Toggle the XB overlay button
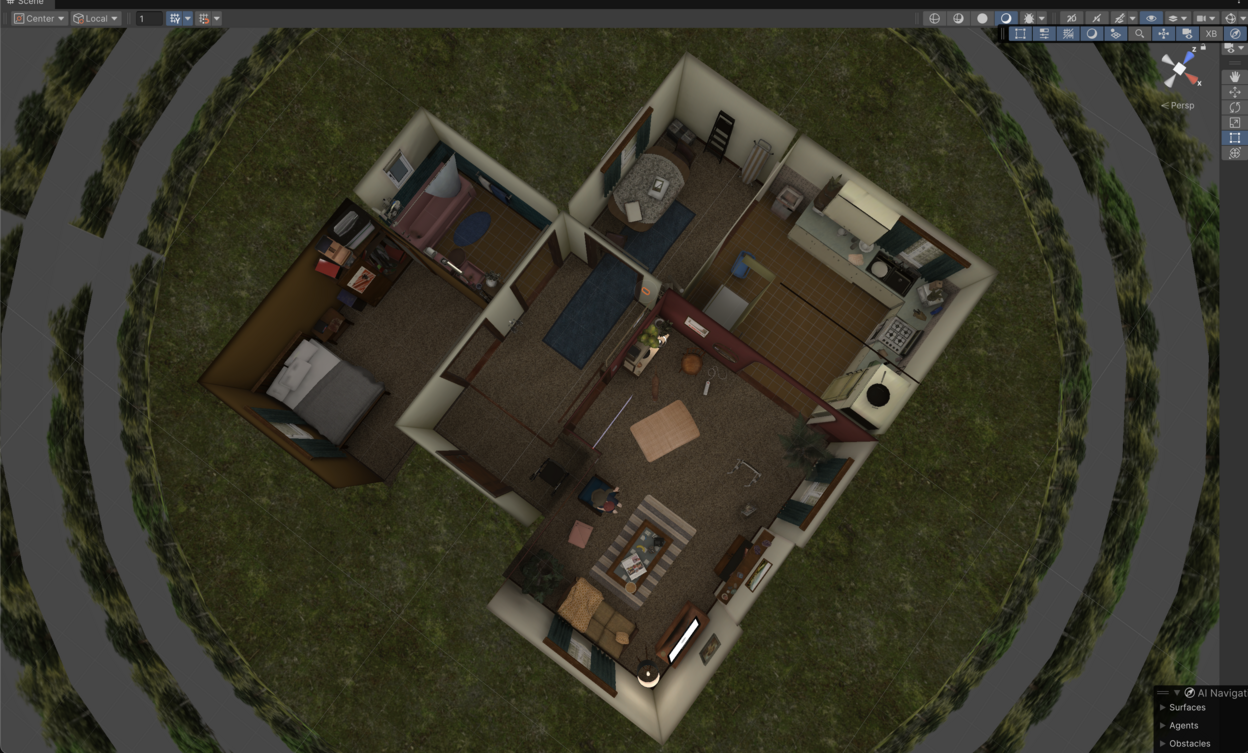 click(x=1211, y=34)
